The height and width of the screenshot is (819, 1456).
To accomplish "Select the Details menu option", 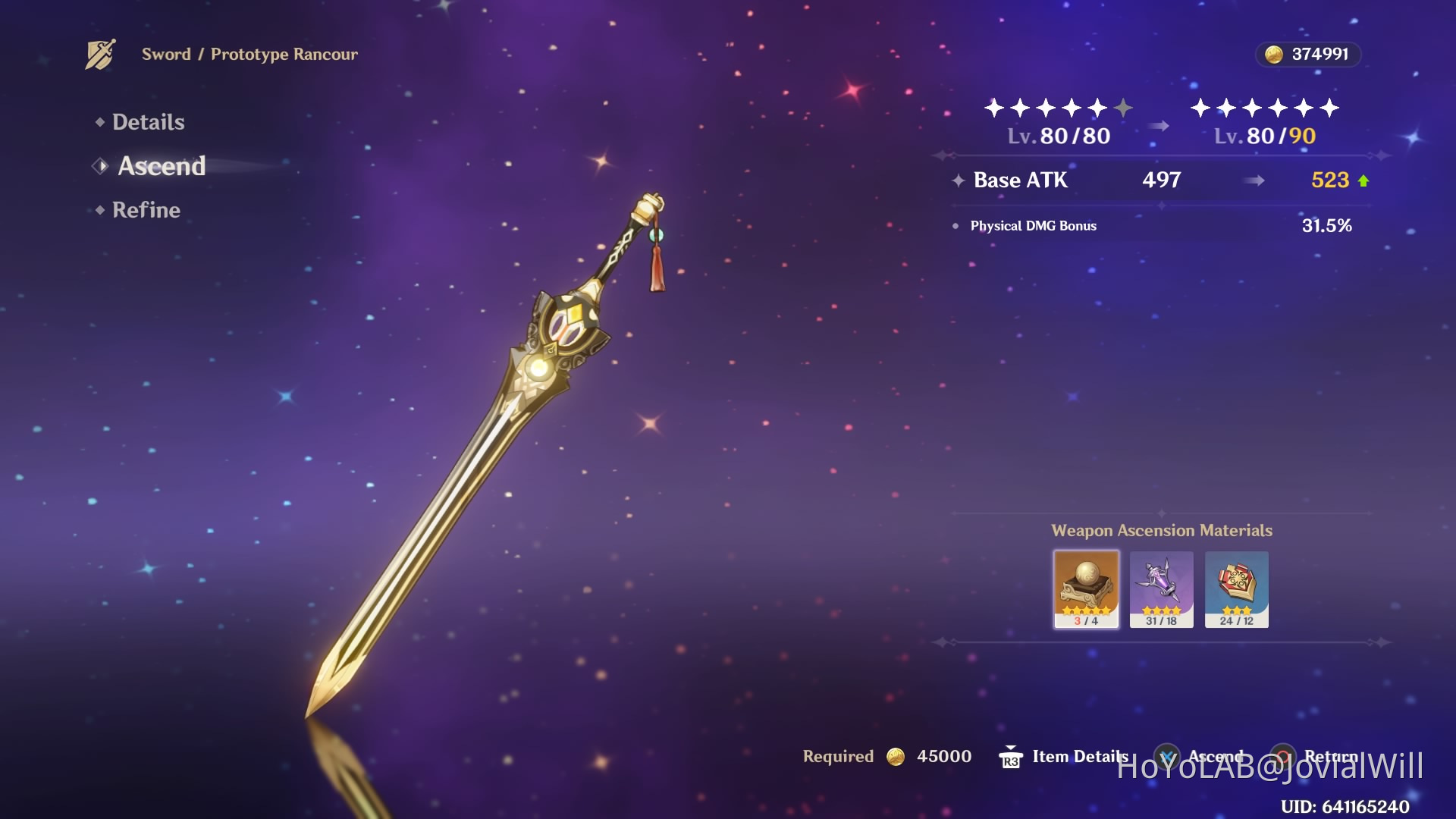I will [x=149, y=121].
